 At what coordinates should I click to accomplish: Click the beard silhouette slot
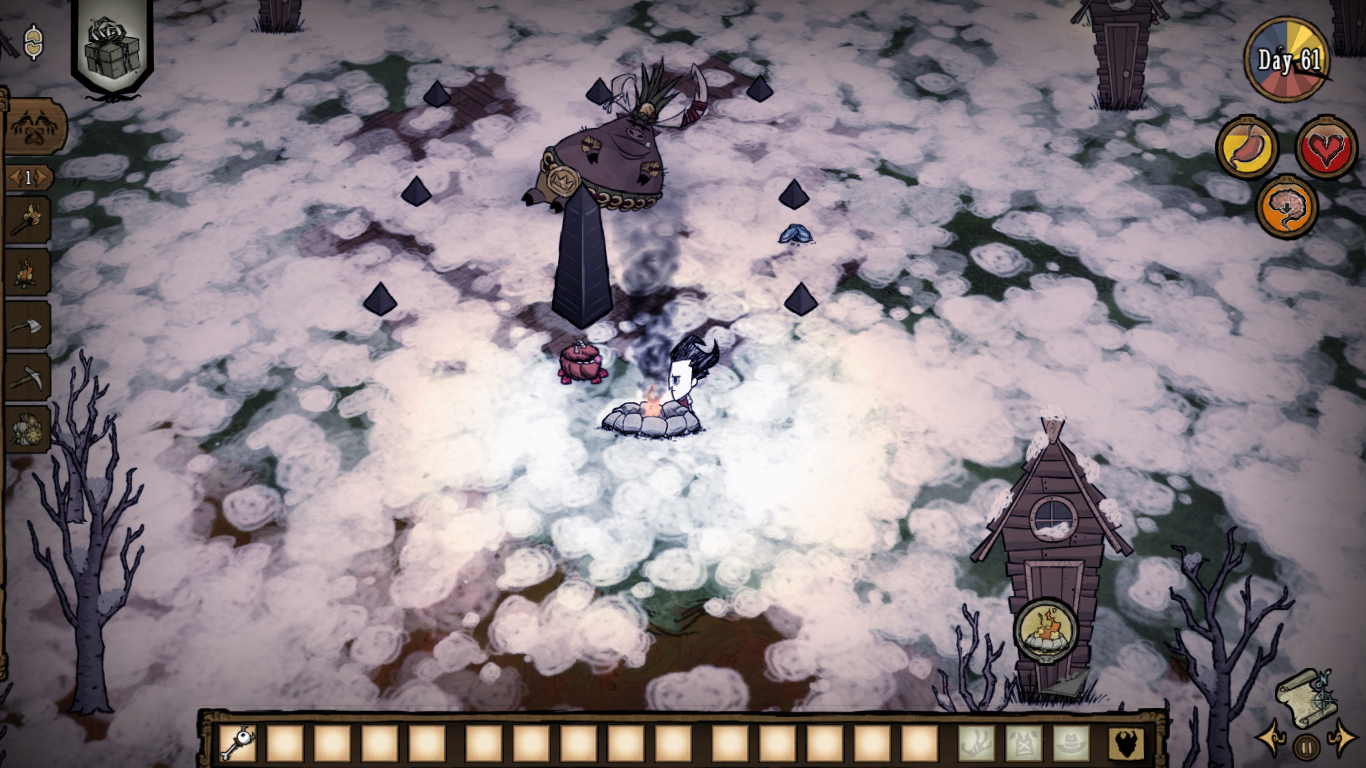point(1126,743)
